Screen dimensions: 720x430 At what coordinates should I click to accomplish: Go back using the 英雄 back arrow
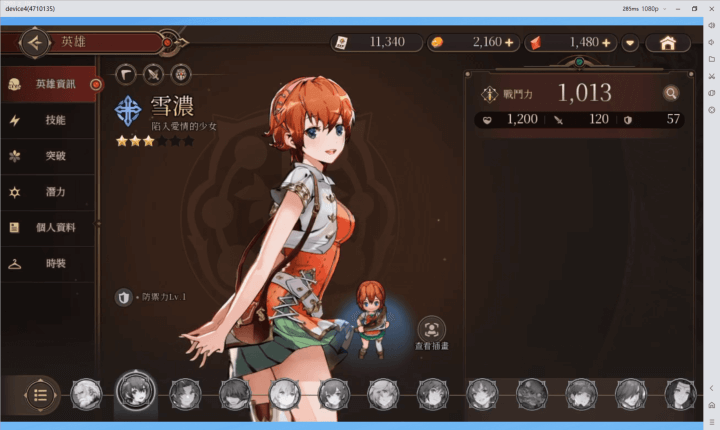[34, 43]
